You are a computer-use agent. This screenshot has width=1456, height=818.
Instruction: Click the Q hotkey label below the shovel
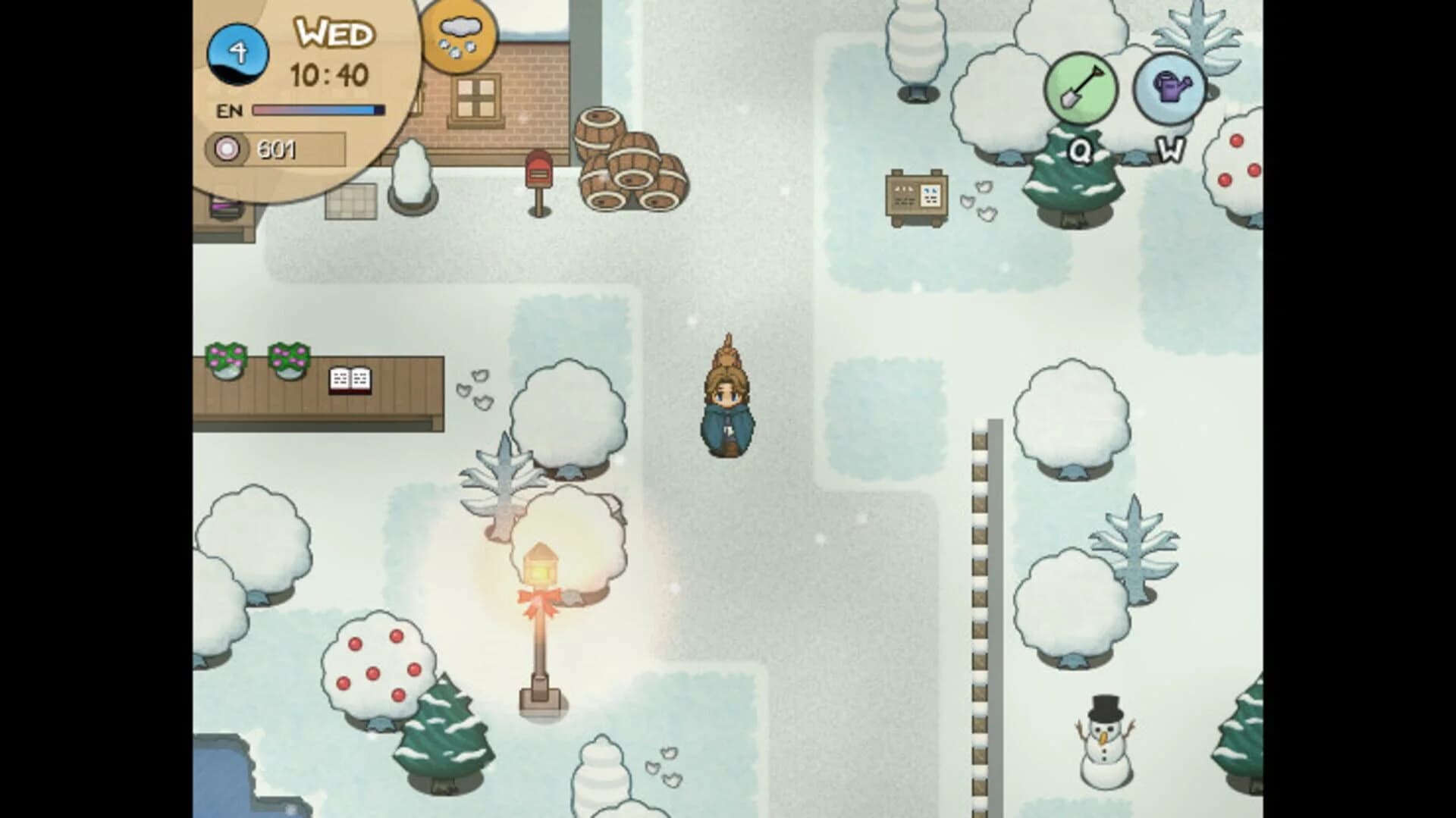(1081, 152)
